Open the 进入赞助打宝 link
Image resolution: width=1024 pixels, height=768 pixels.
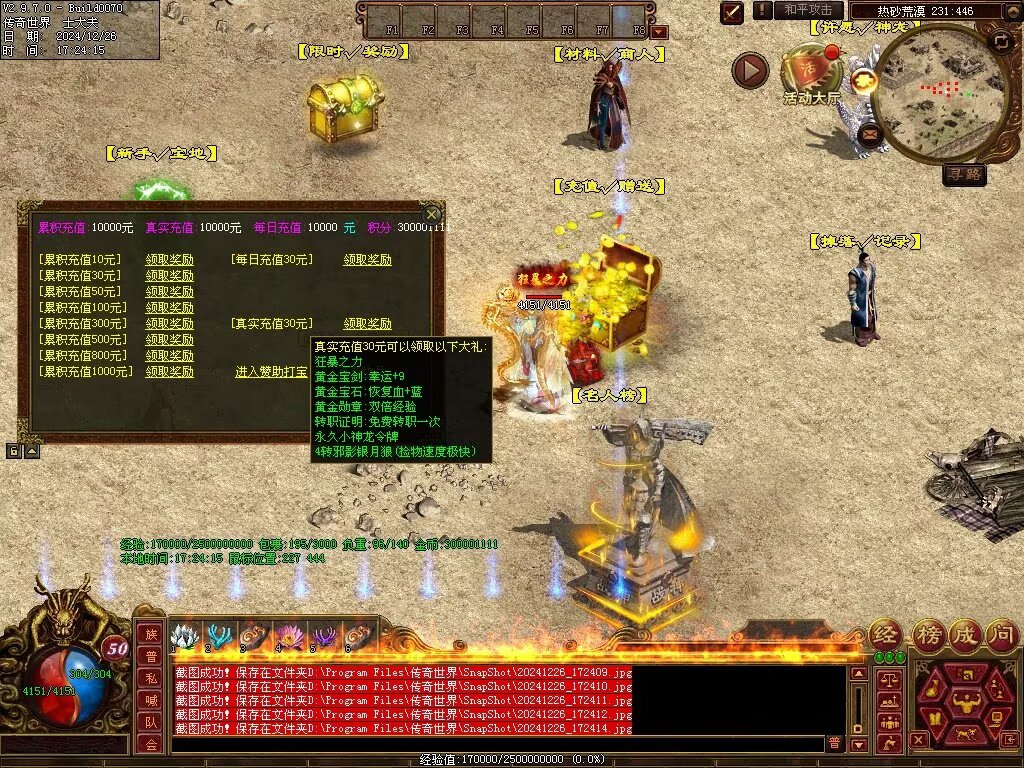tap(271, 372)
